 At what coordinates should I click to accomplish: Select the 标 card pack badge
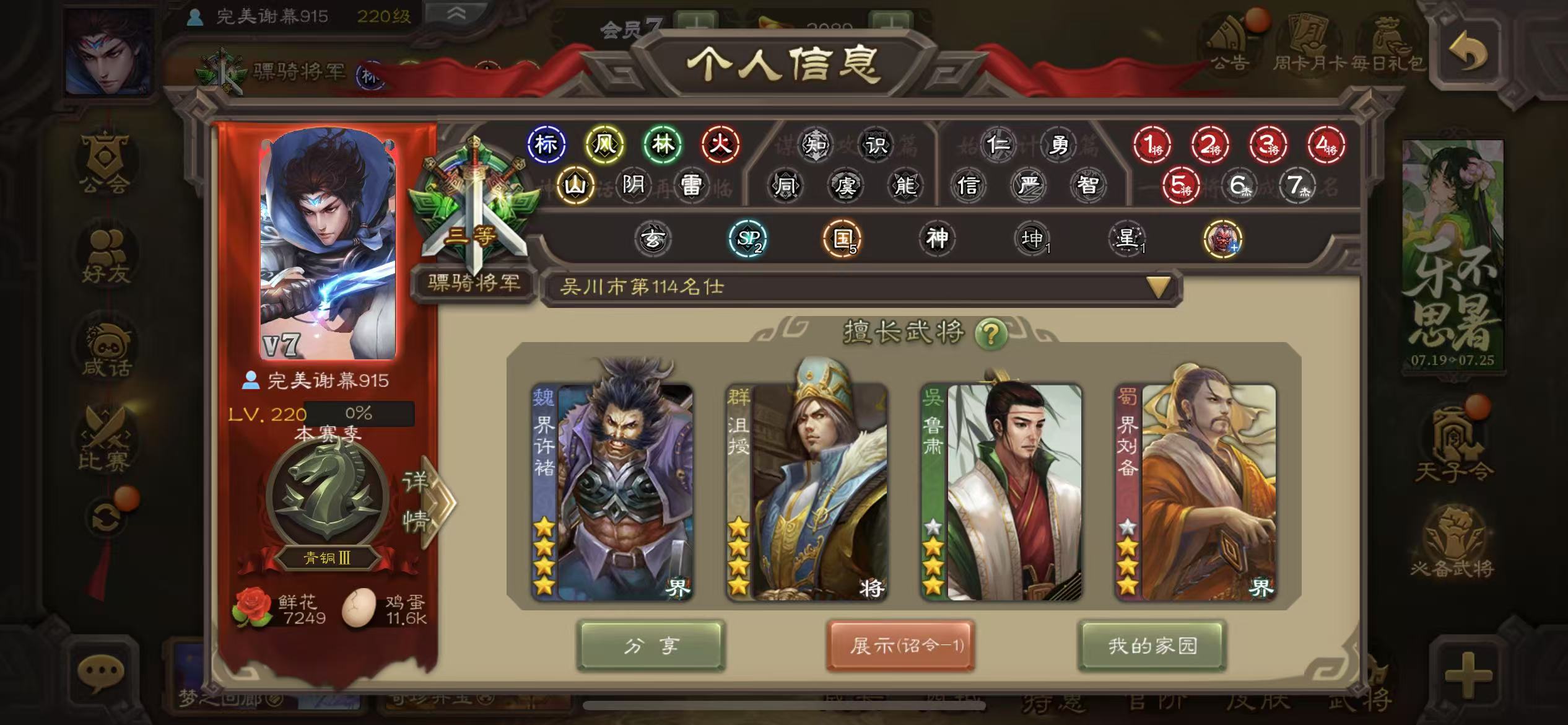(x=546, y=144)
